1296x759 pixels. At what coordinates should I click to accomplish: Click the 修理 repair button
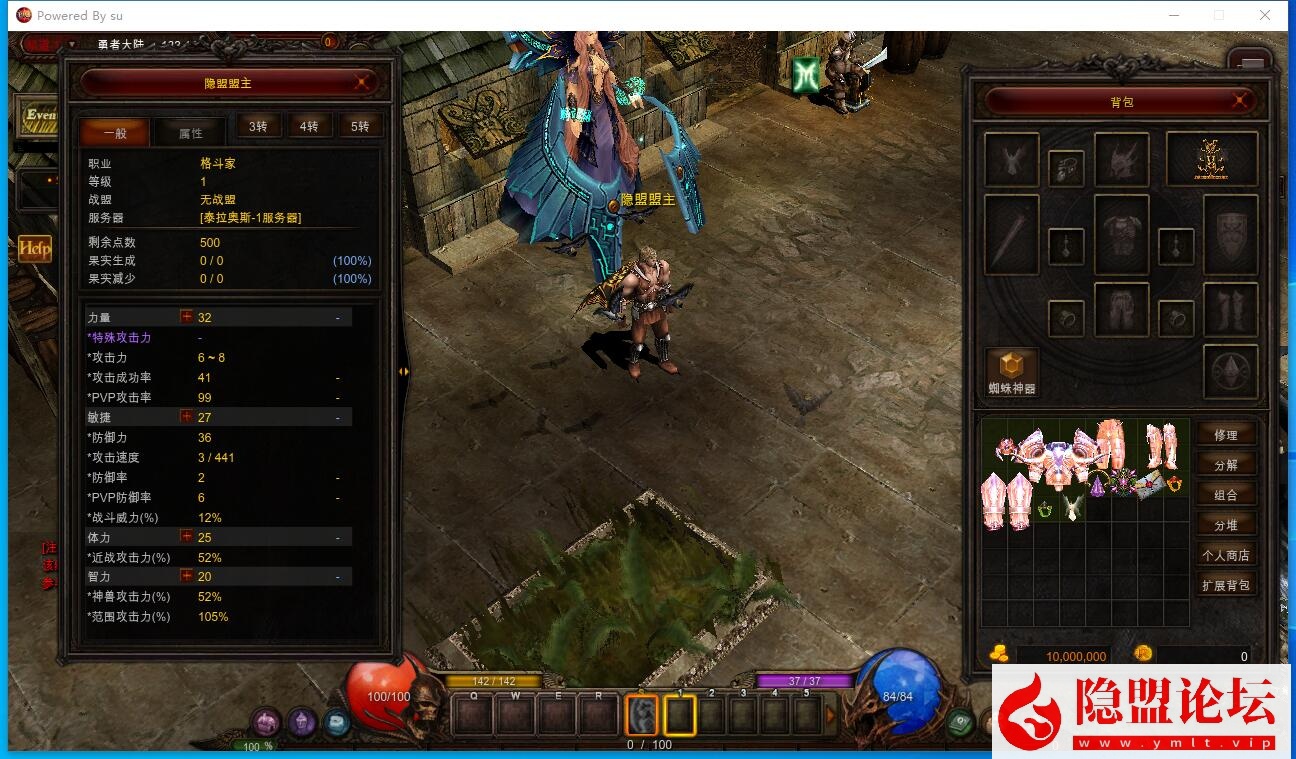coord(1225,435)
